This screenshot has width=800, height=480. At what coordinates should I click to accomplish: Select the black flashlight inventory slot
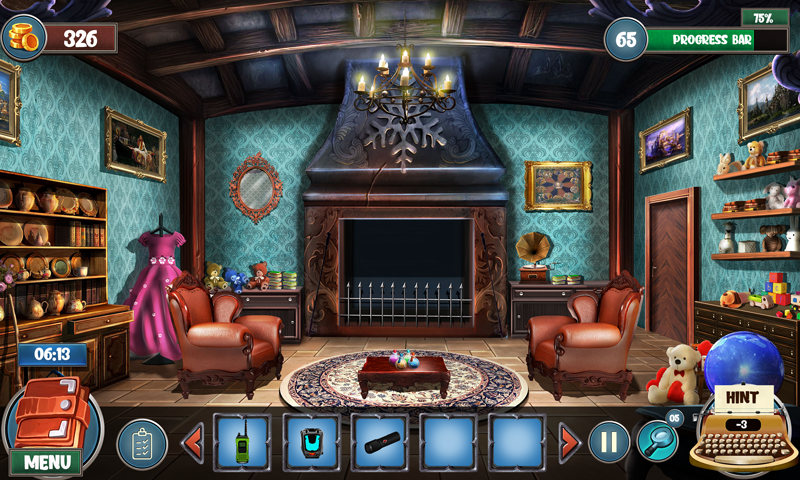click(x=379, y=442)
